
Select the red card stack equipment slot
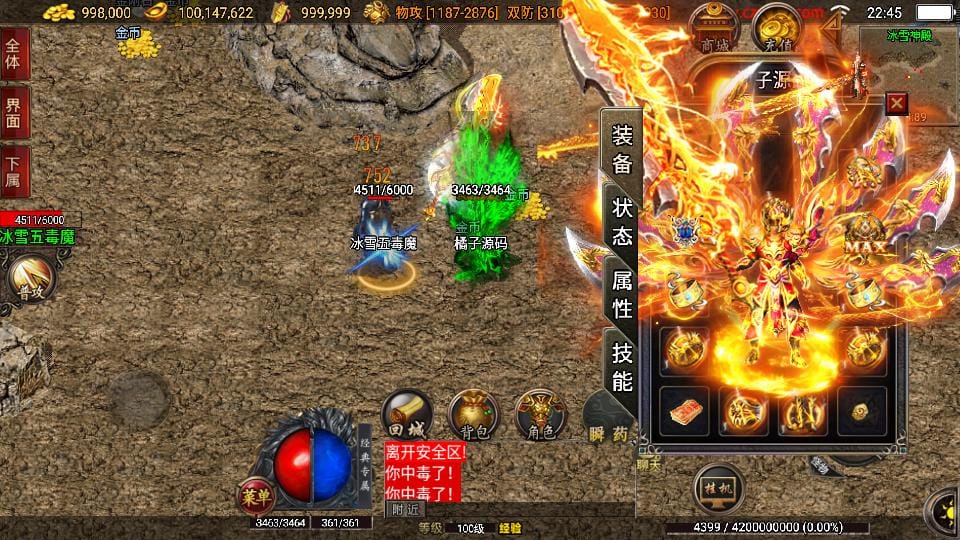tap(686, 411)
